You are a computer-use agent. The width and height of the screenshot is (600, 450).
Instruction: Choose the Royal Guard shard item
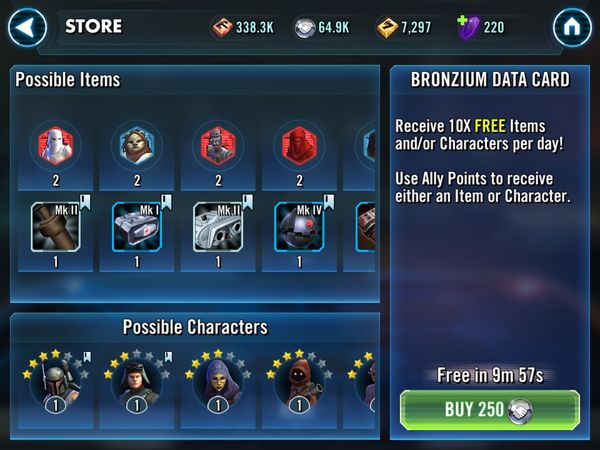(x=299, y=144)
